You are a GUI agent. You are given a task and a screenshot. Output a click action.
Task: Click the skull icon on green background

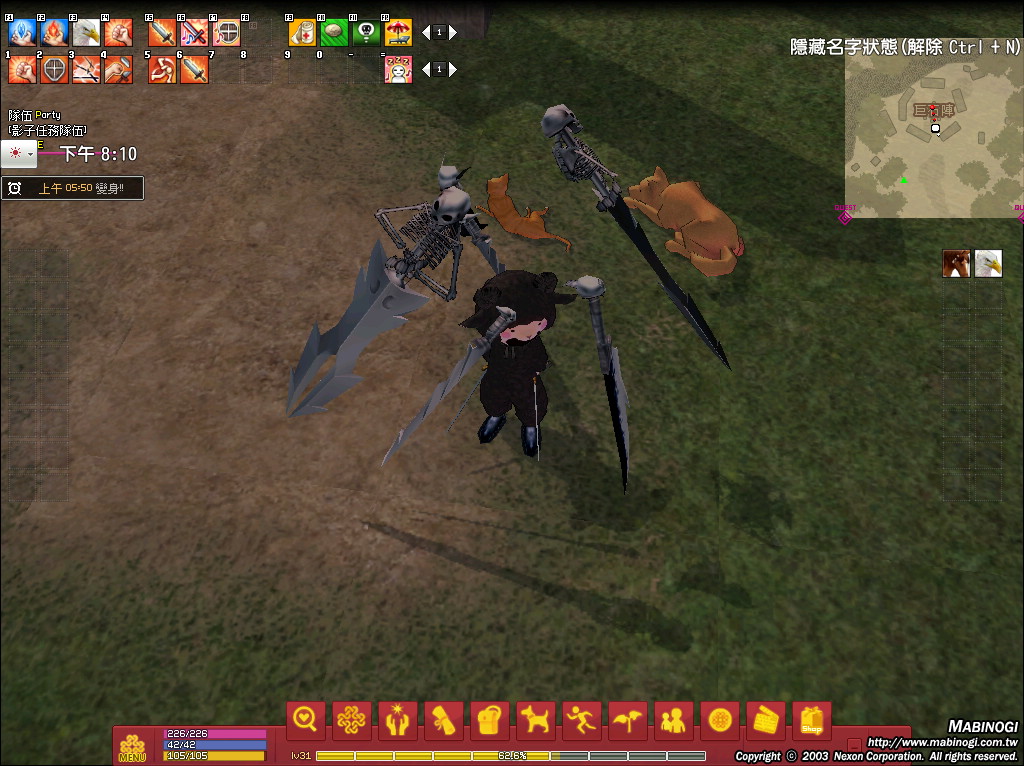pos(366,33)
